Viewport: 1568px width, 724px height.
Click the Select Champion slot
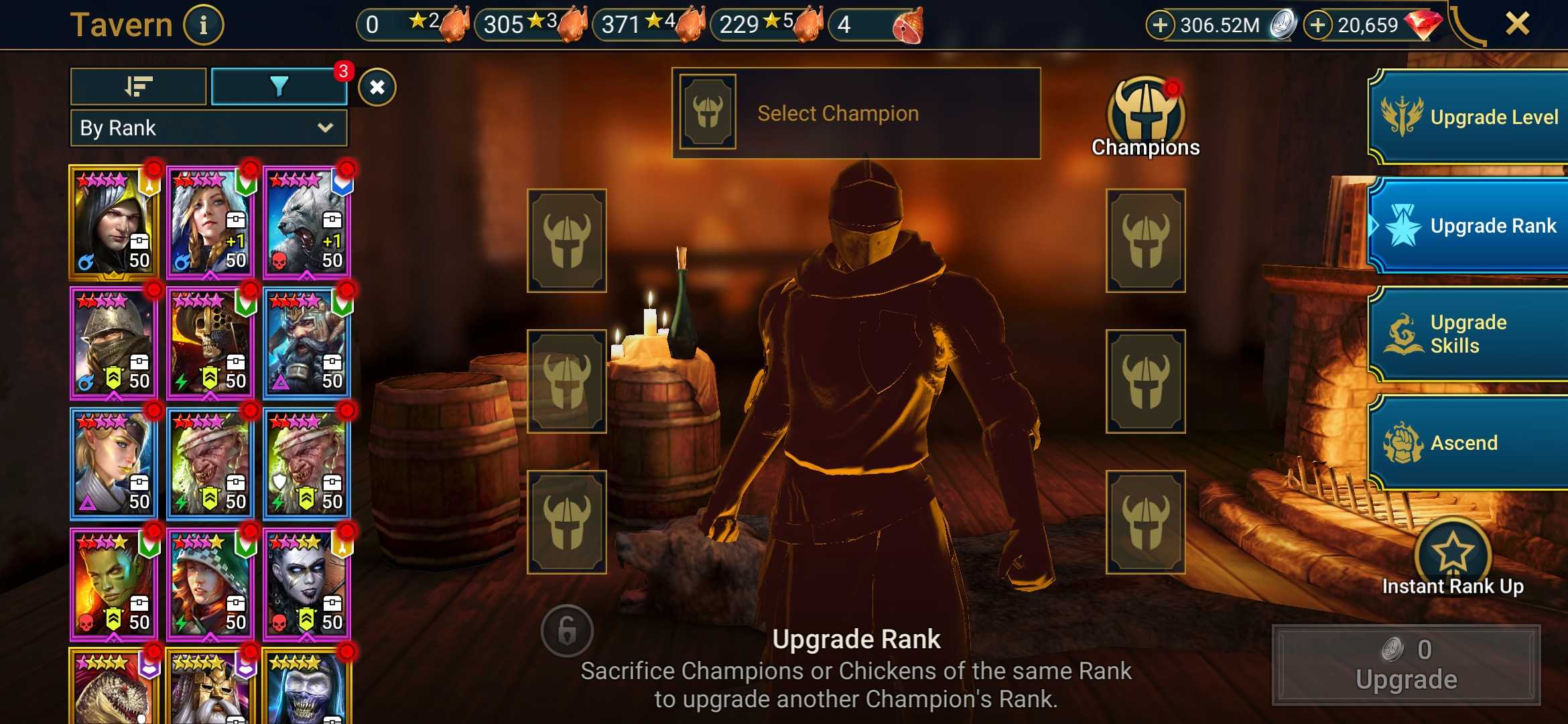pos(856,113)
